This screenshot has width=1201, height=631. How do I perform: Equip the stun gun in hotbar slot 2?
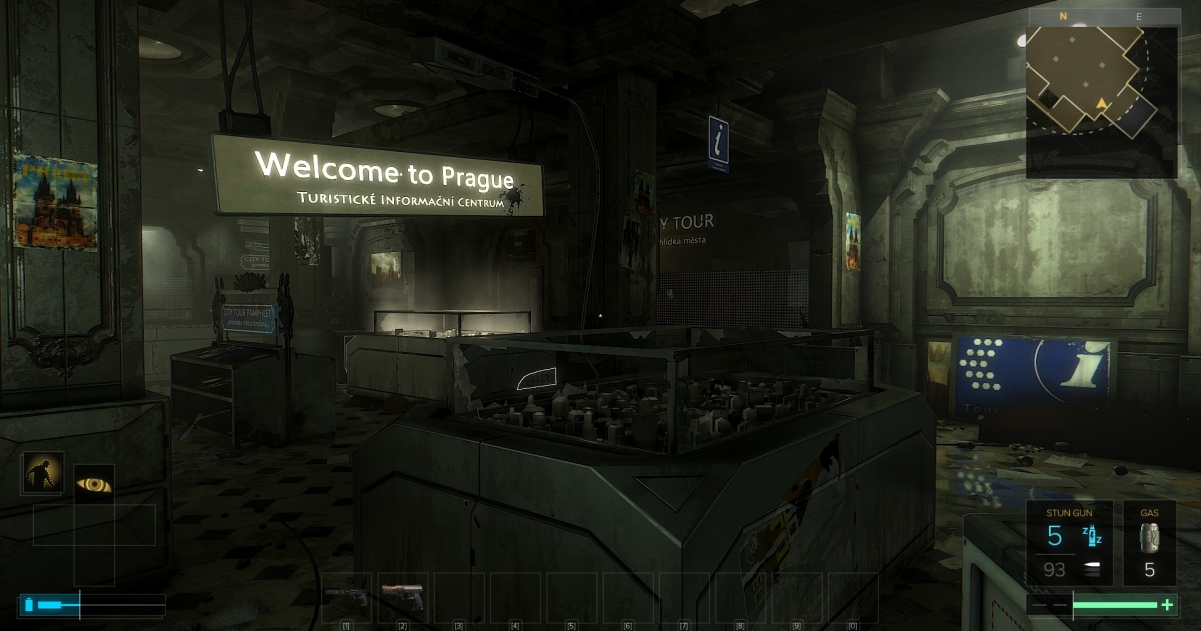pyautogui.click(x=402, y=595)
